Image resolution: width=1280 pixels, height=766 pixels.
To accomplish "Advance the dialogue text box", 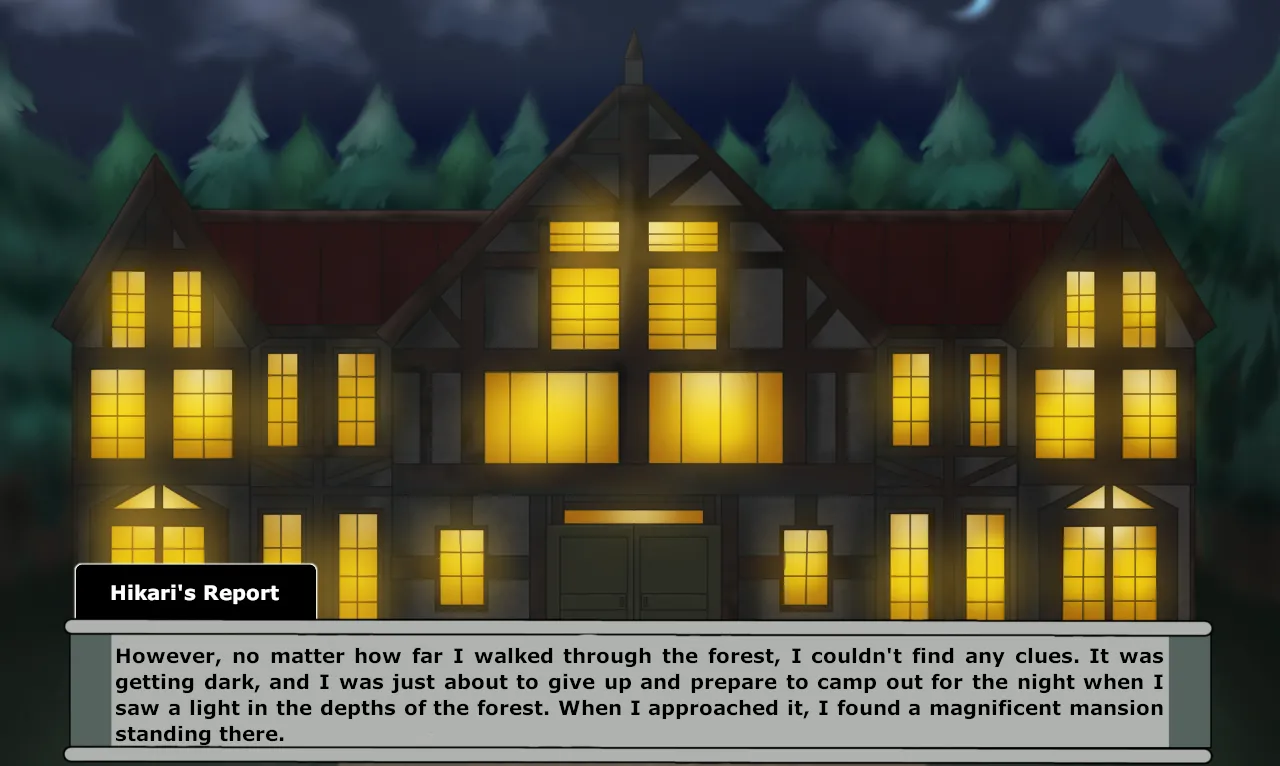I will click(x=640, y=695).
